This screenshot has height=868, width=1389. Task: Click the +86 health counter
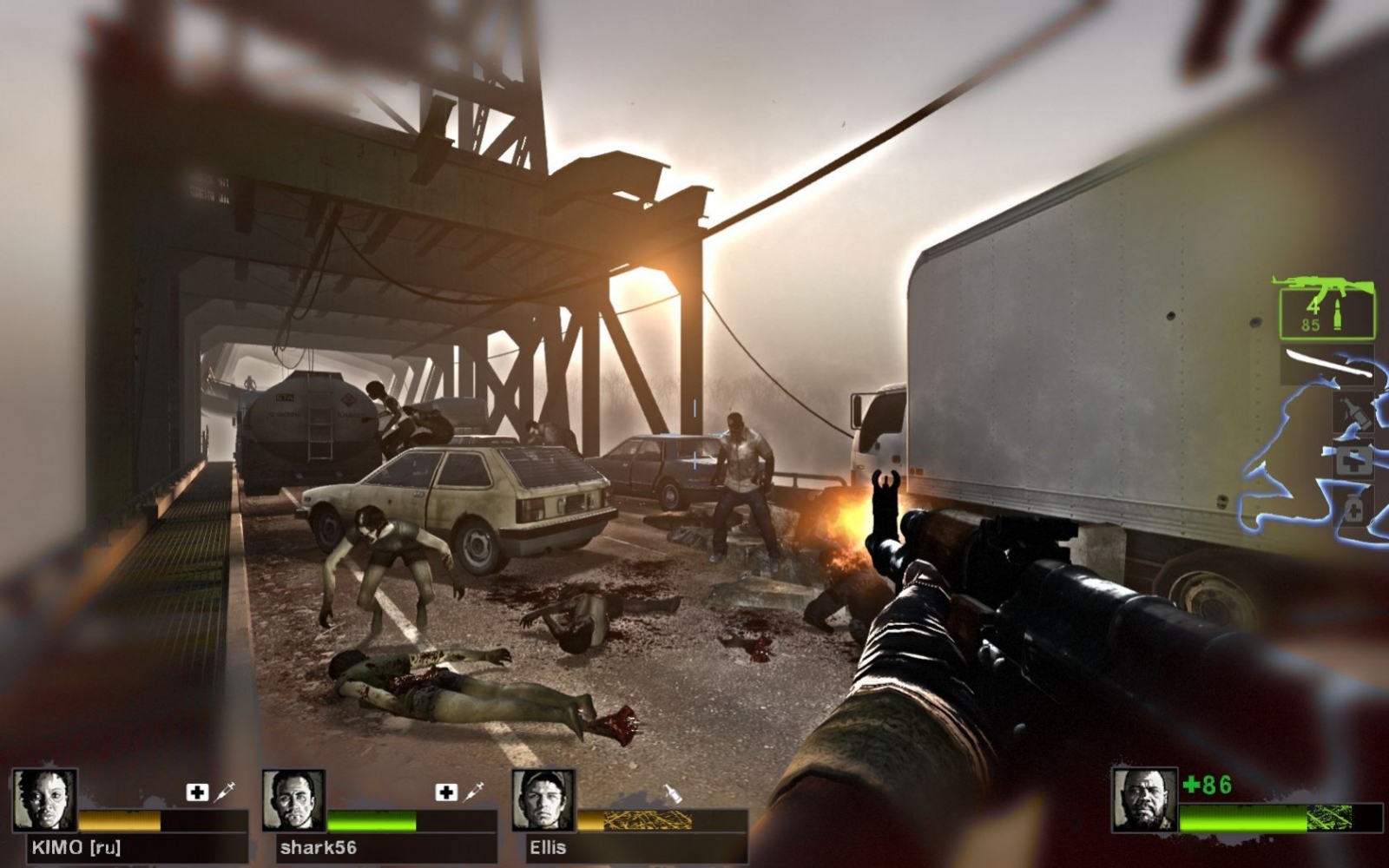[x=1205, y=784]
